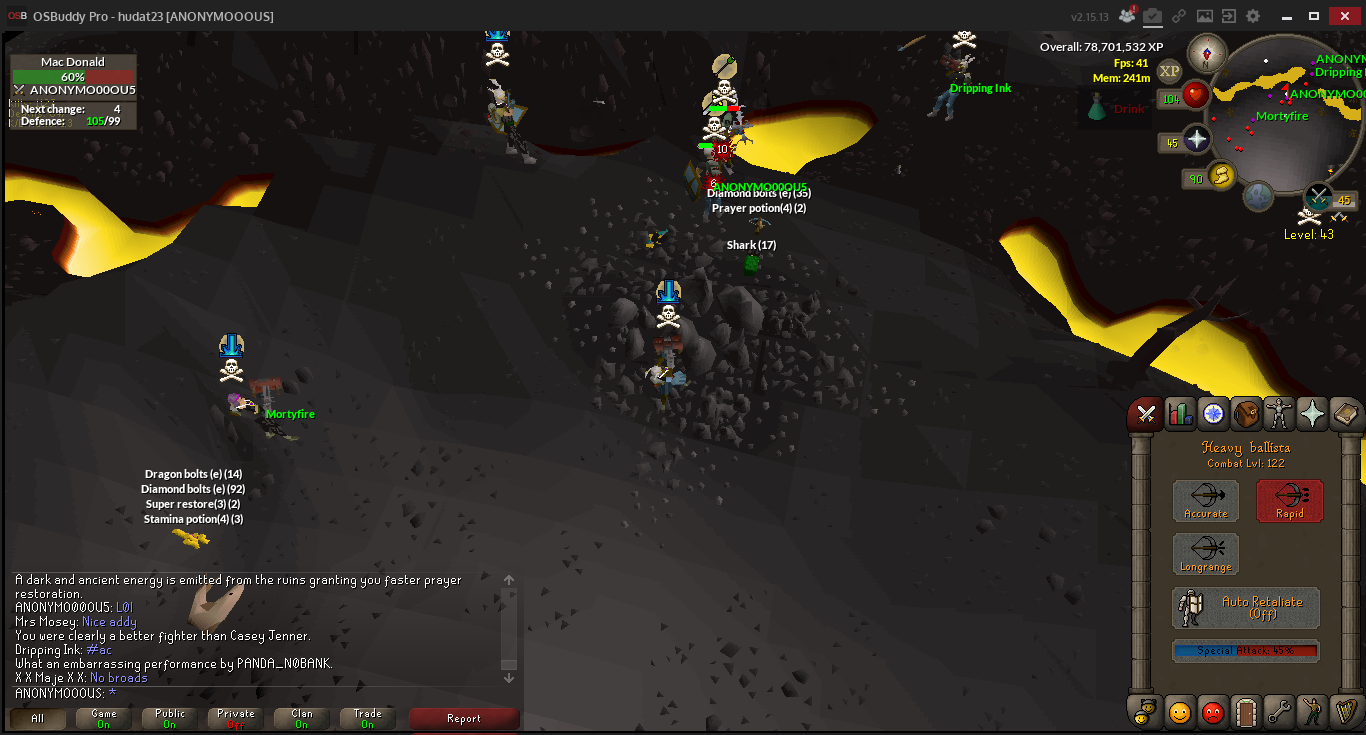Open the Stats tab
Image resolution: width=1366 pixels, height=735 pixels.
pyautogui.click(x=1180, y=413)
